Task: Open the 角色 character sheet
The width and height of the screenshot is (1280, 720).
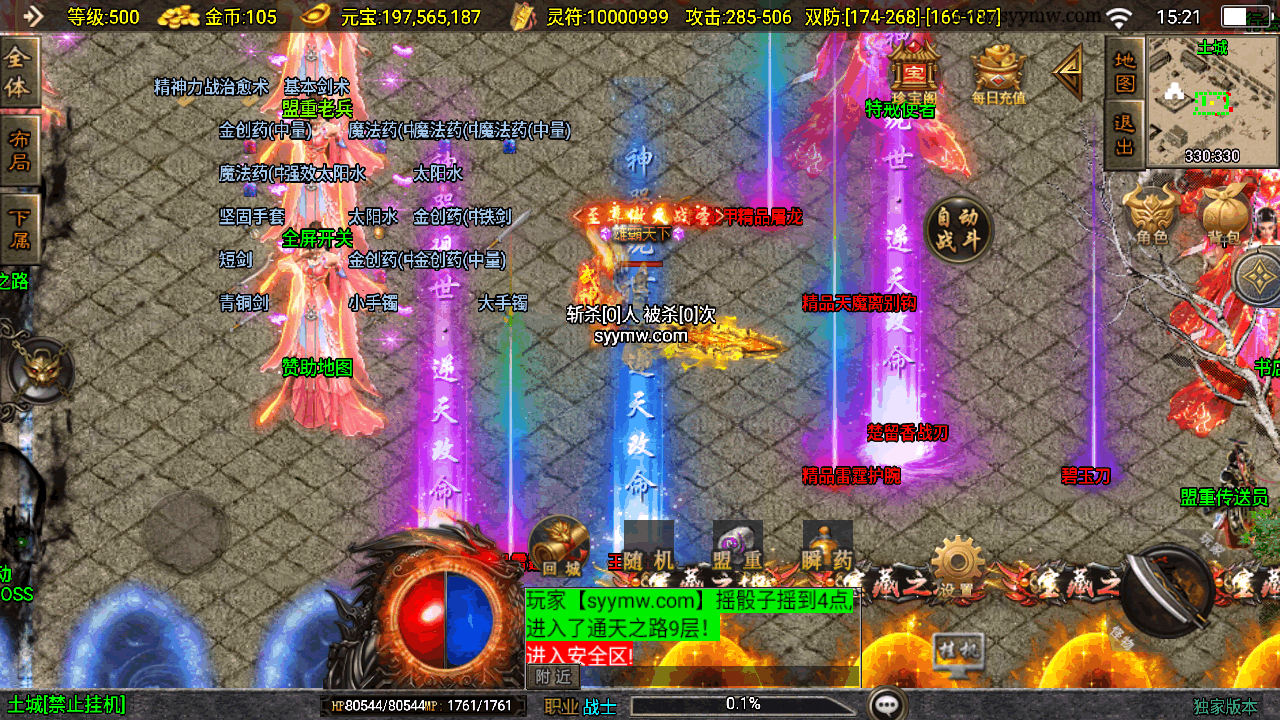Action: tap(1152, 214)
